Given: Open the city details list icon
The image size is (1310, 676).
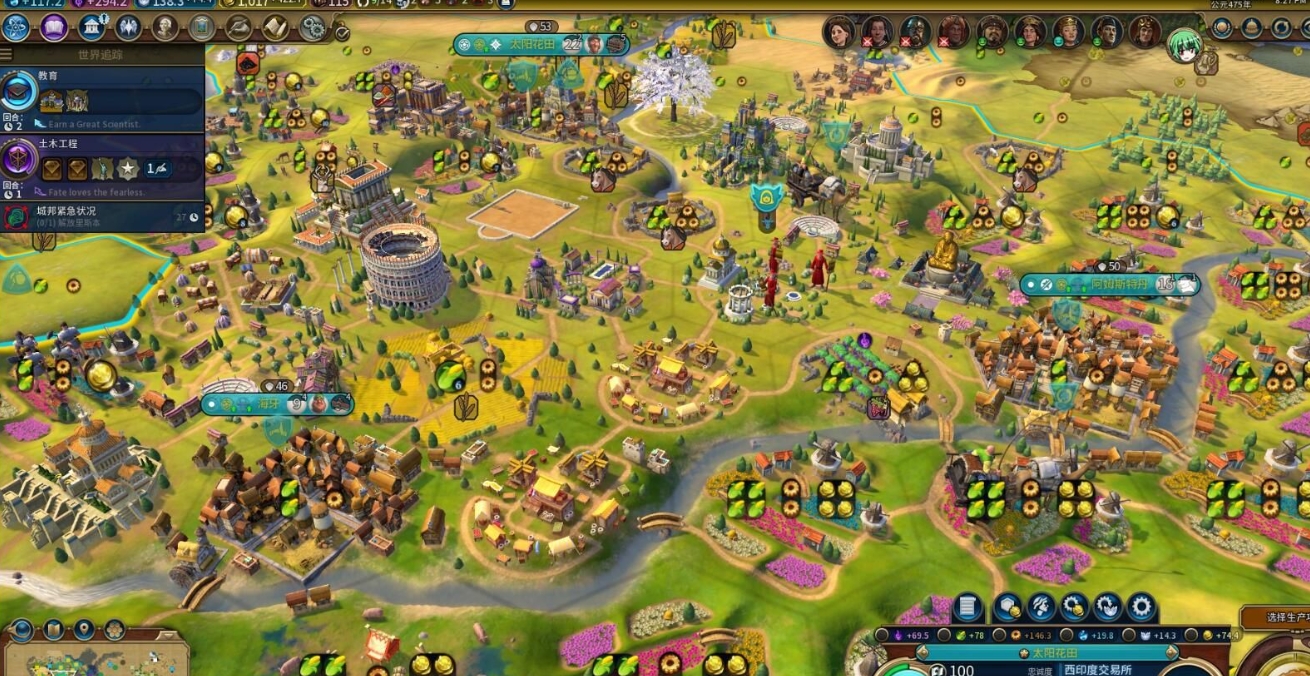Looking at the screenshot, I should [x=966, y=607].
